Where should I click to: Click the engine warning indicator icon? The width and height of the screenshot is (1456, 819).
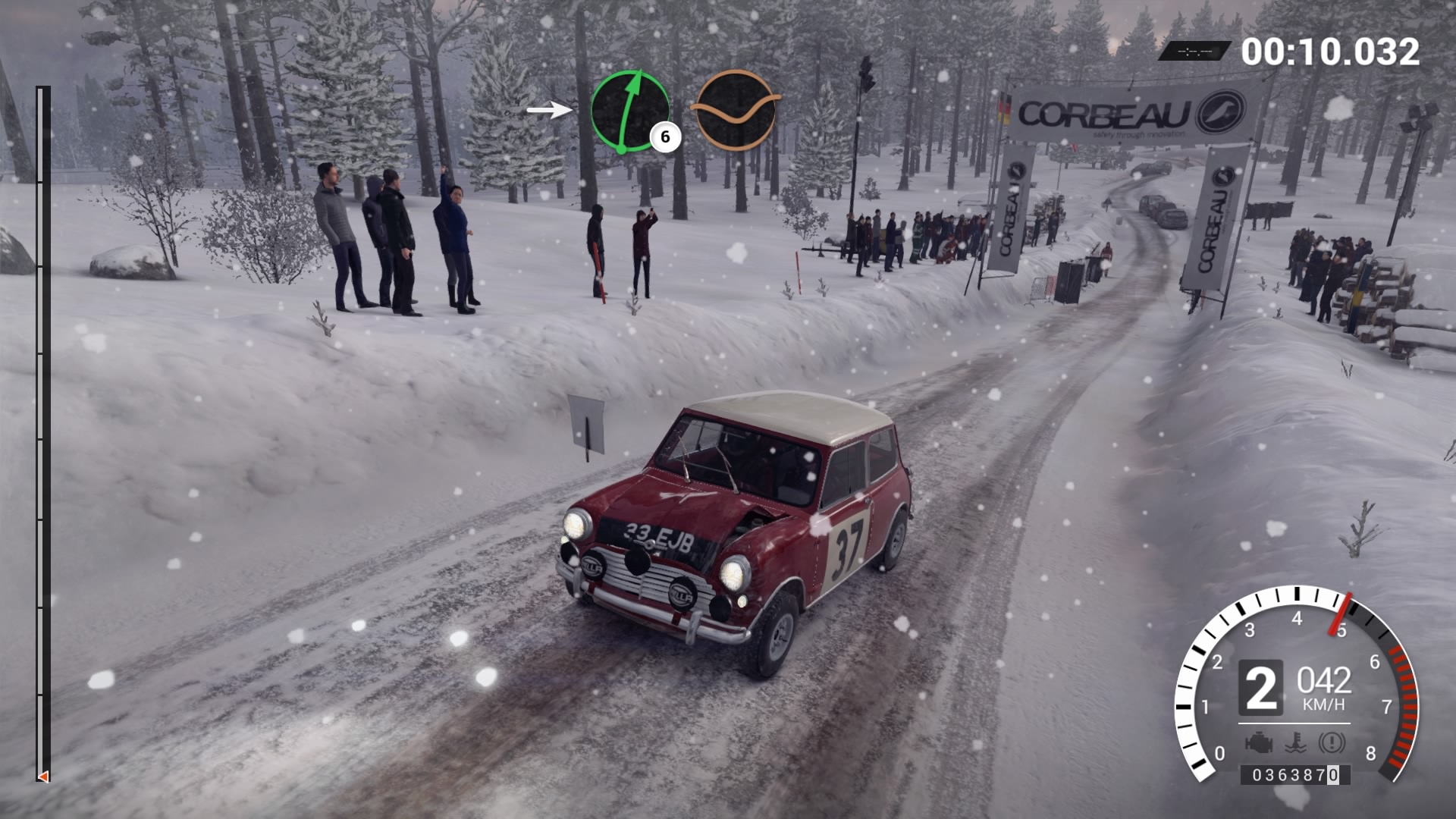(1258, 742)
